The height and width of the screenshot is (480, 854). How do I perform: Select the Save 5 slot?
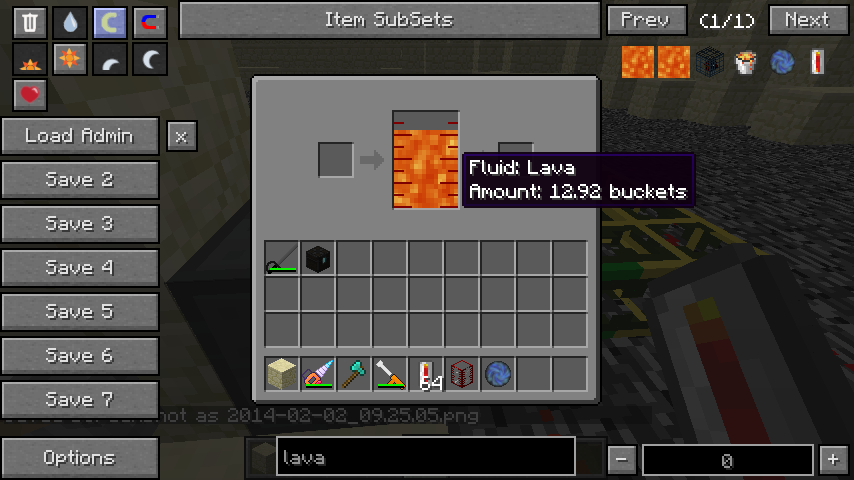point(79,312)
